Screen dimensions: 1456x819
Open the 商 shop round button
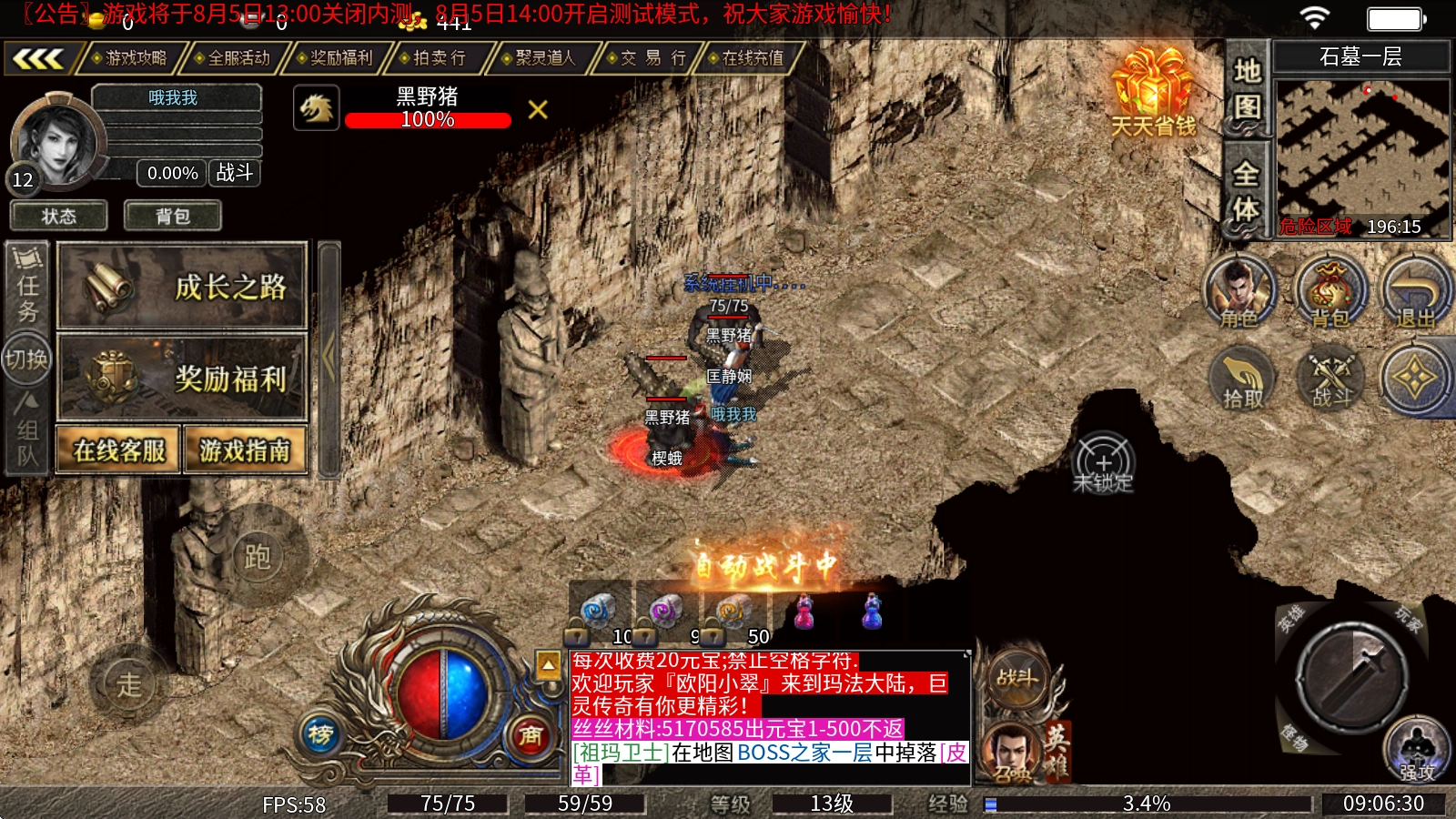click(531, 734)
